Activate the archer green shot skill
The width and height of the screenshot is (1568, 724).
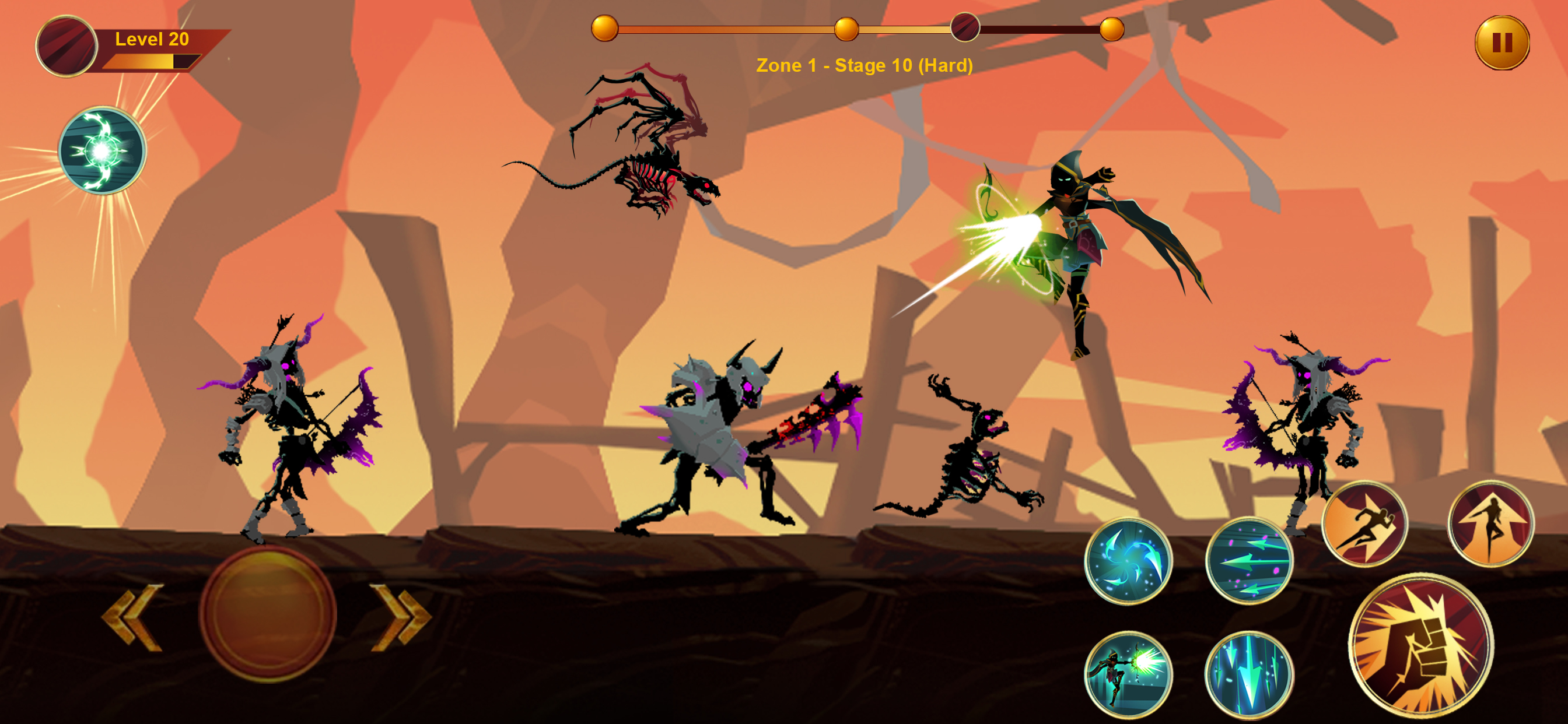[x=1129, y=674]
